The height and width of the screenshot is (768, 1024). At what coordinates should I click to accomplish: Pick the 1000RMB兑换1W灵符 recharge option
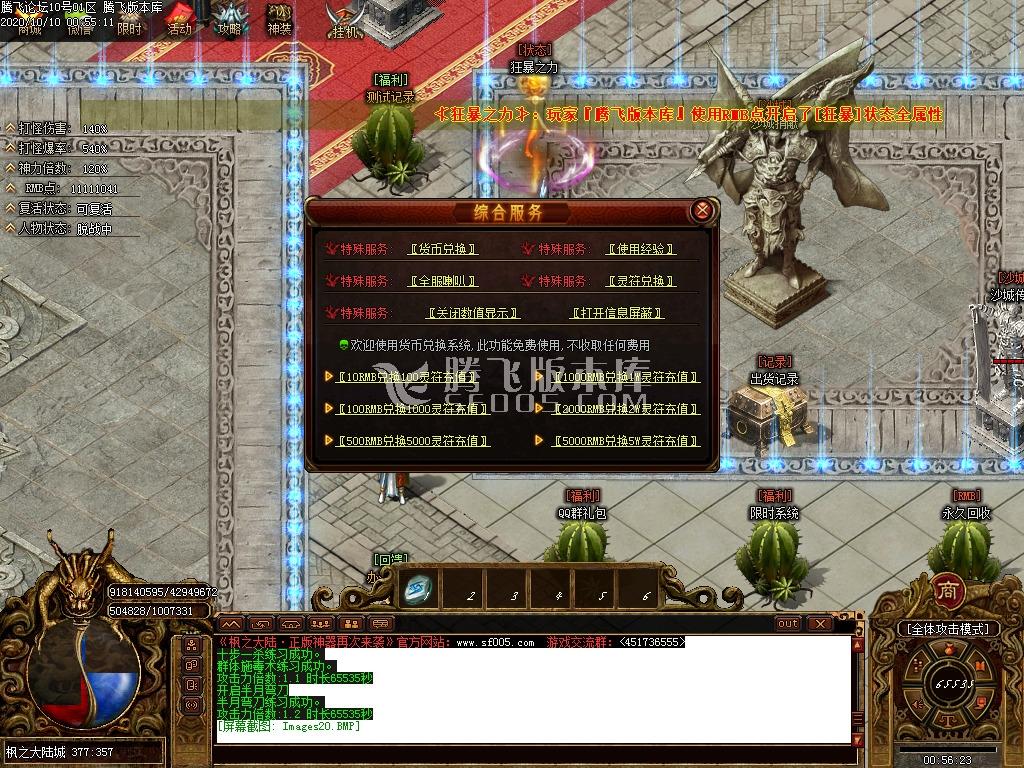point(625,377)
